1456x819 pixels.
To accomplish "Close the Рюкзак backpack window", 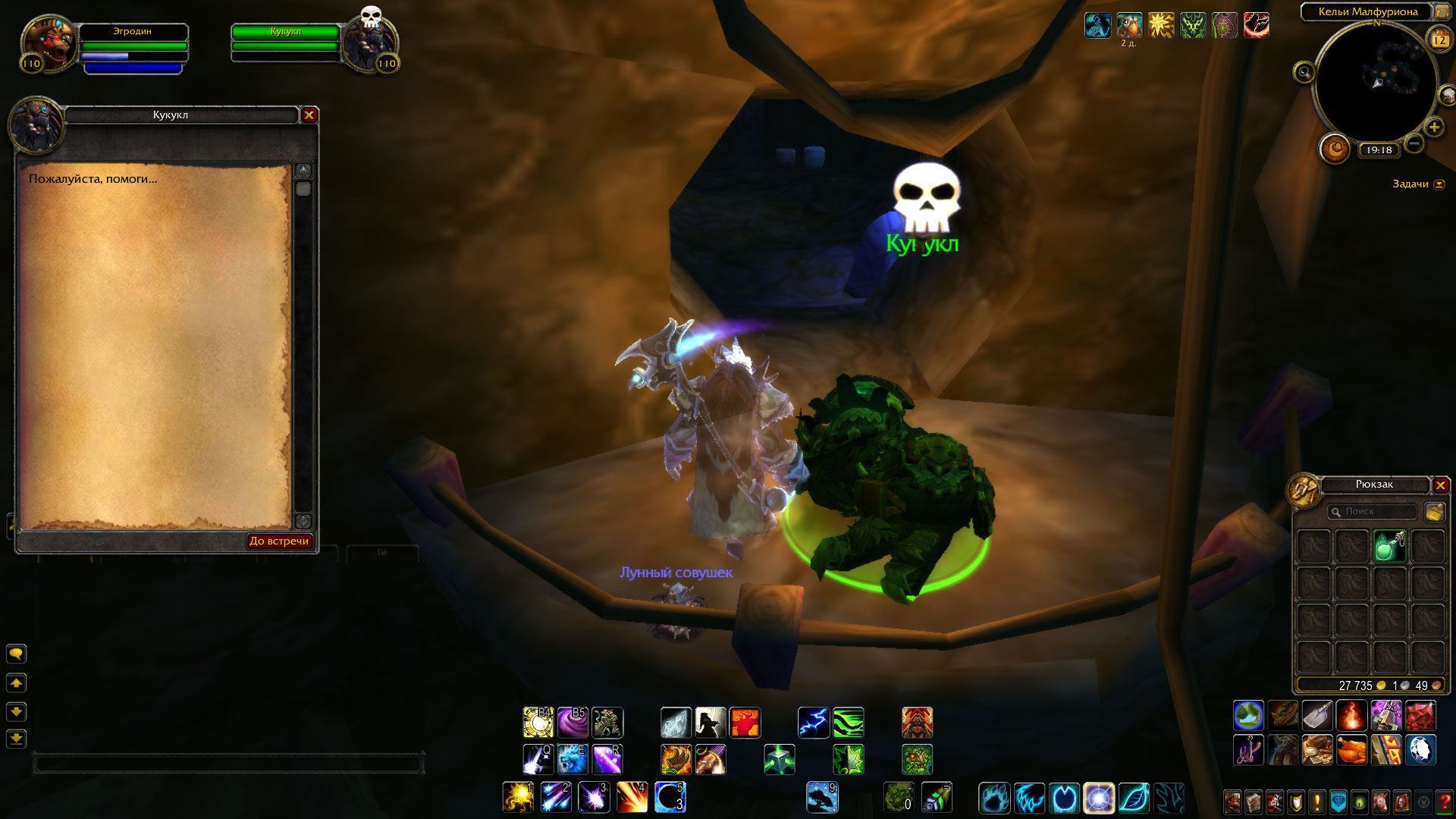I will (1441, 485).
